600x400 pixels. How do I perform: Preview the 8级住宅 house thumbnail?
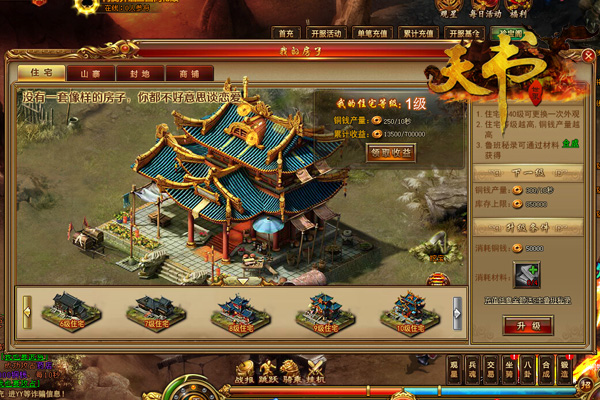pyautogui.click(x=240, y=311)
